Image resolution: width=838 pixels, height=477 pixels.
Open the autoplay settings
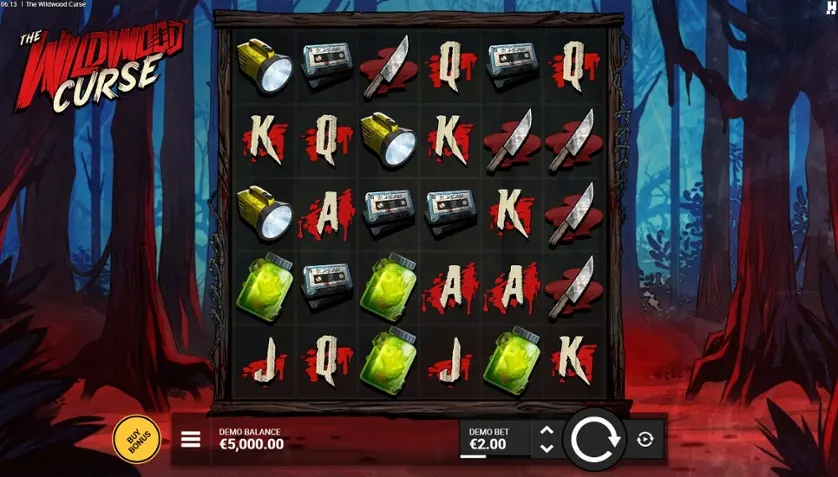point(645,438)
